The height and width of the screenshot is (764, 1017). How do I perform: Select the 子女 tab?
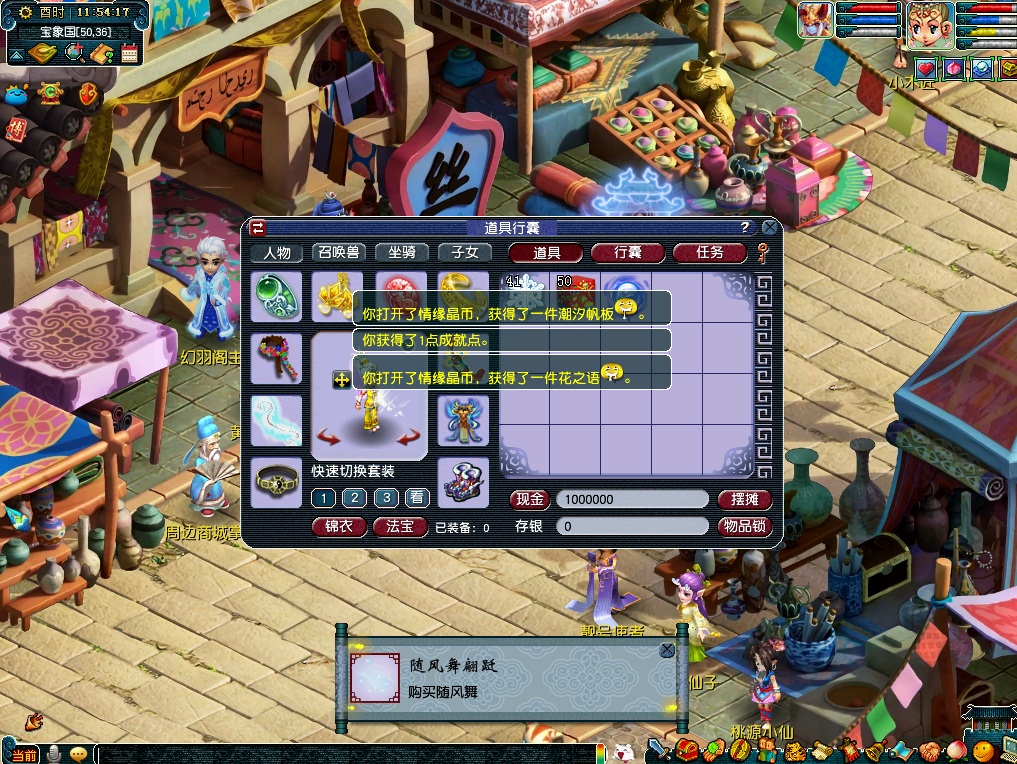tap(464, 253)
